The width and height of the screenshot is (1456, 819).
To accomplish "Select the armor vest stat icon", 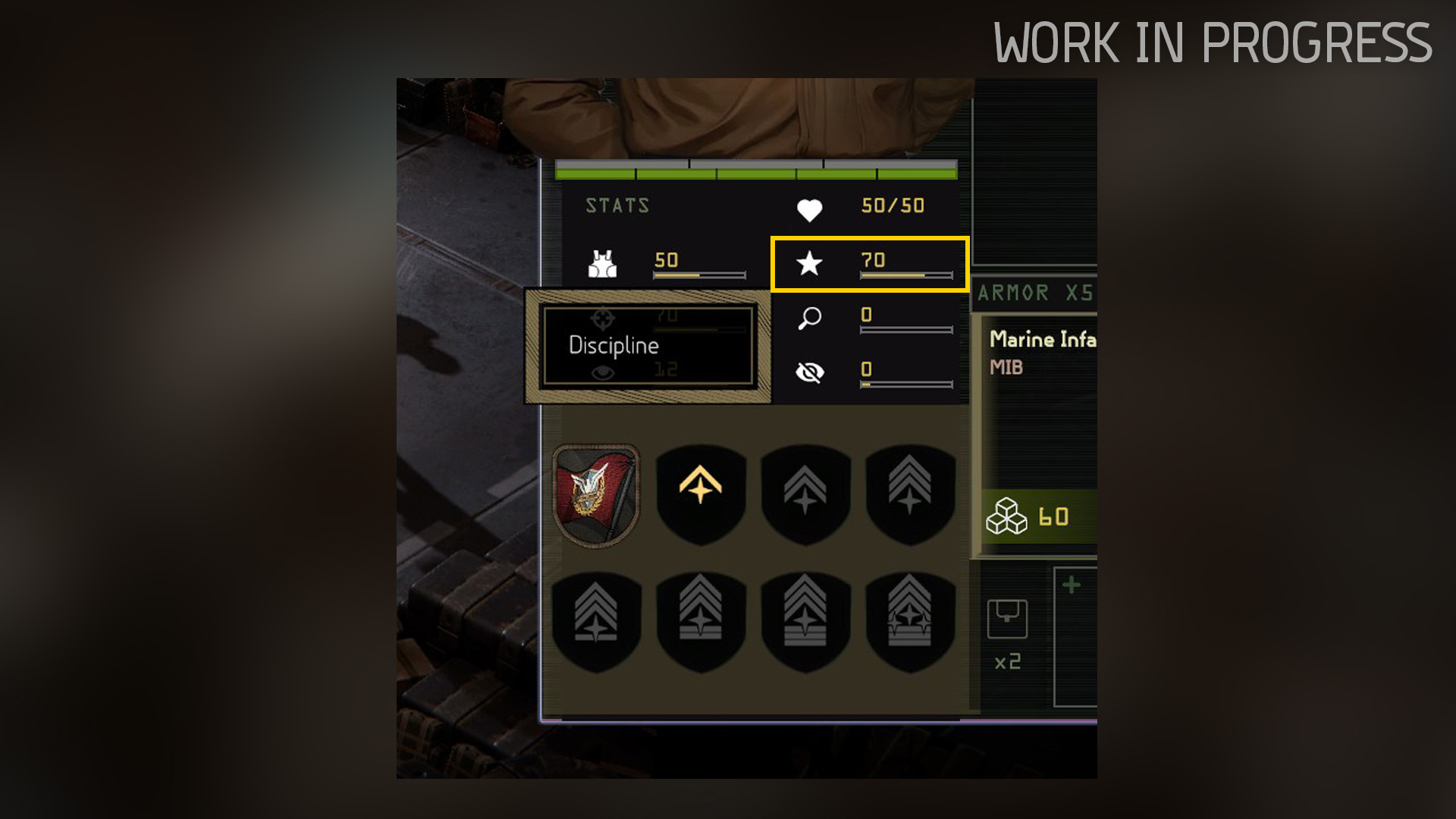I will [x=603, y=263].
